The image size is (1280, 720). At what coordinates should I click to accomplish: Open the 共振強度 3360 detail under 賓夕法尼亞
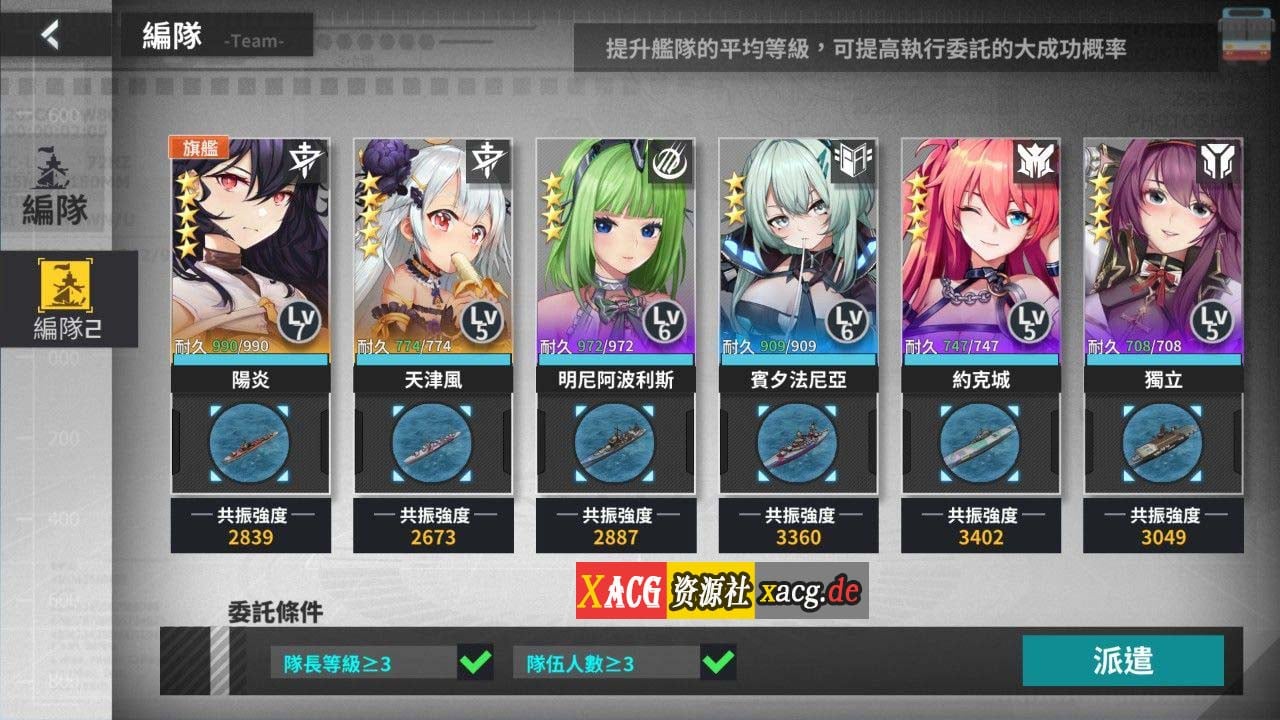(x=796, y=527)
